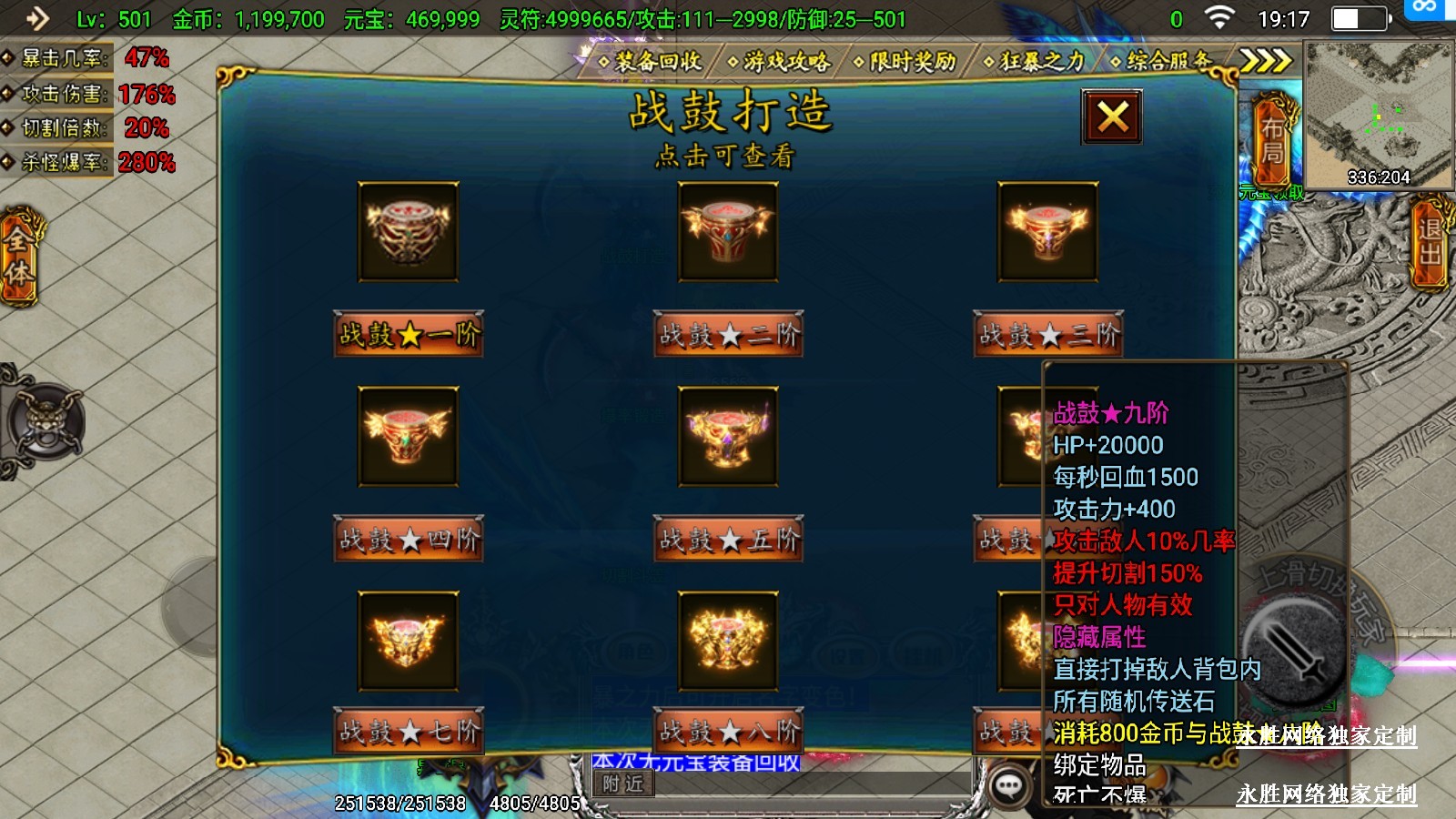Viewport: 1456px width, 819px height.
Task: Inspect the third-tier war drum icon
Action: pos(1047,231)
